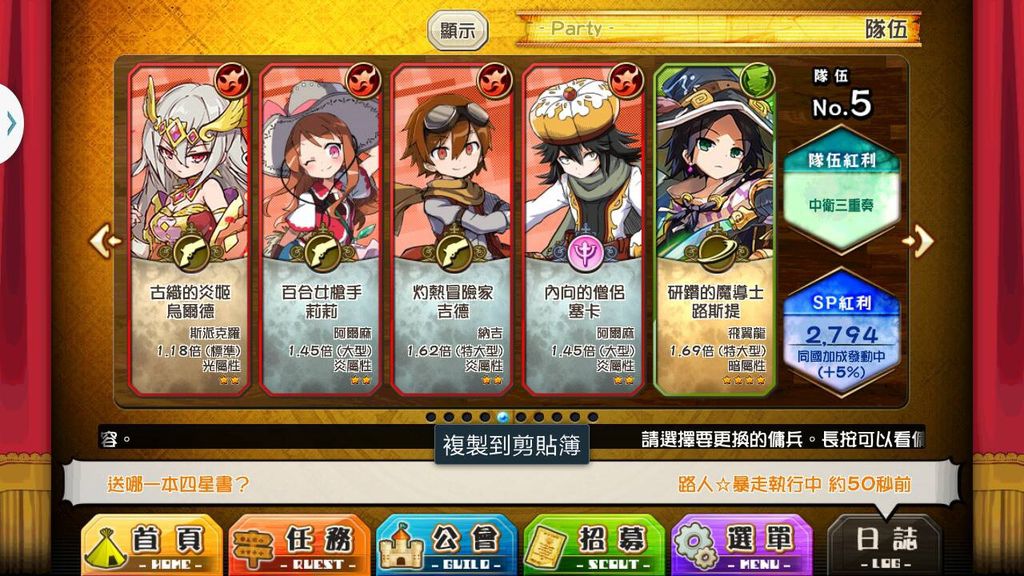The image size is (1024, 576).
Task: Pick the 內向的僧侶 塞卡 card
Action: pyautogui.click(x=586, y=228)
